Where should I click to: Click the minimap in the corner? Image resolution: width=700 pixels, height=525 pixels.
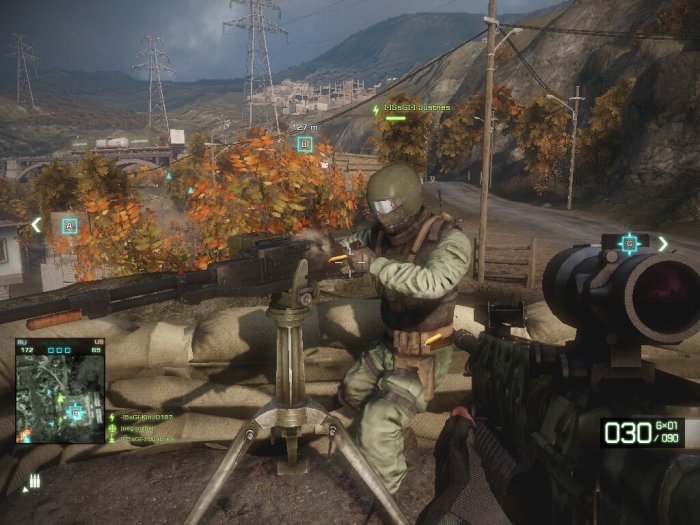coord(60,376)
